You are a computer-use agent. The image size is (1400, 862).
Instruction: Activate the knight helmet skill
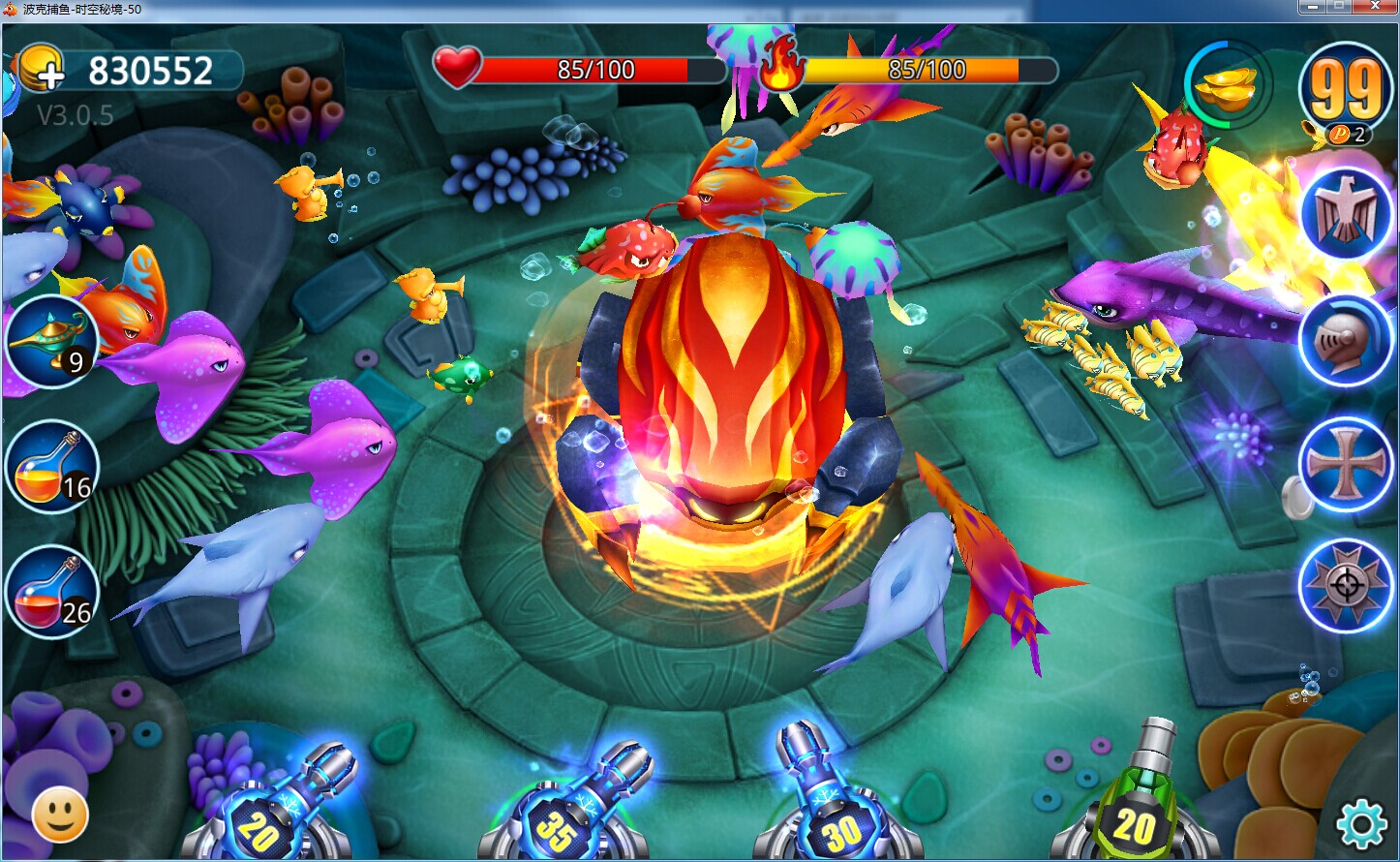point(1345,339)
